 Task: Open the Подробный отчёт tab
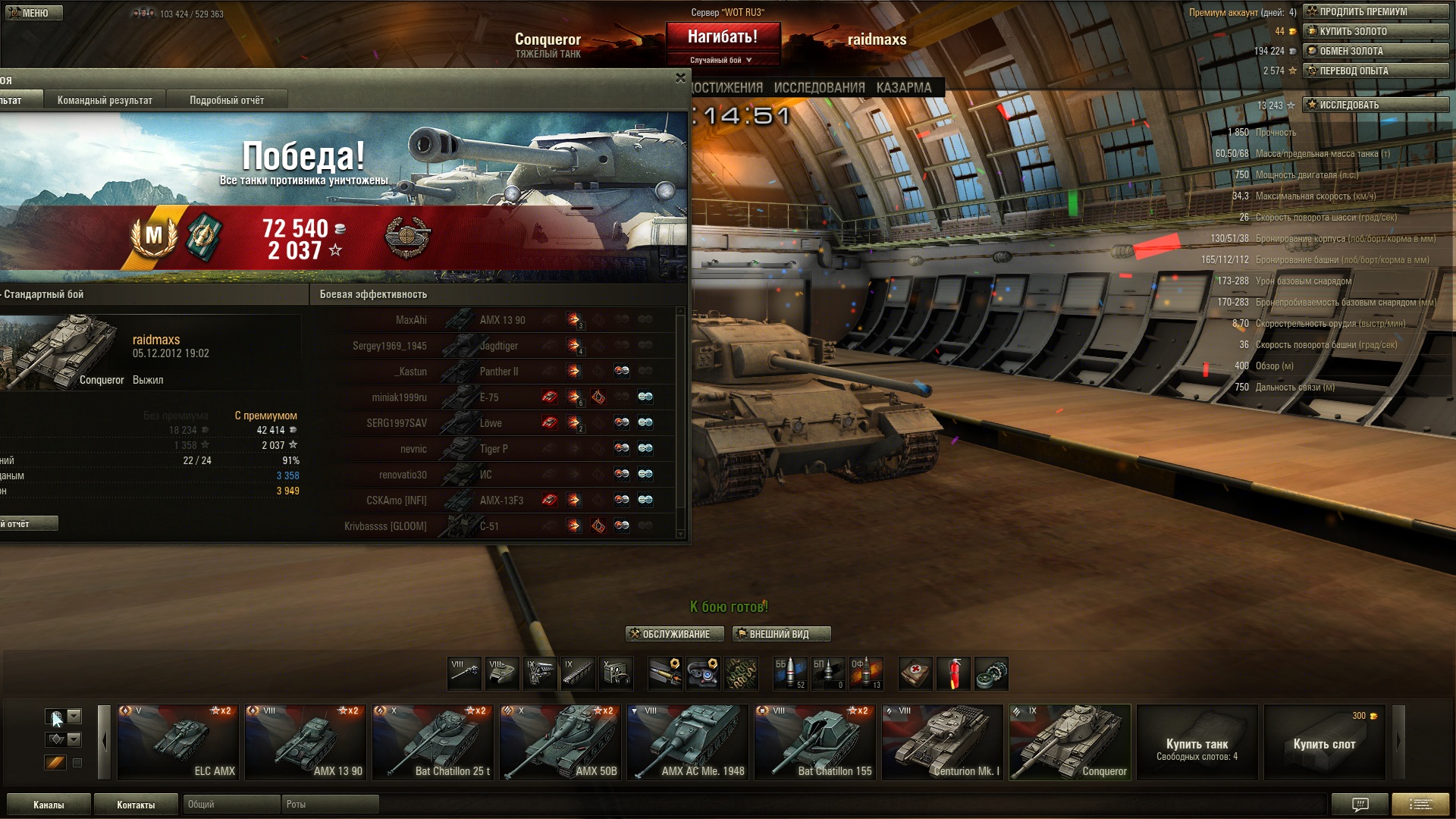tap(227, 100)
